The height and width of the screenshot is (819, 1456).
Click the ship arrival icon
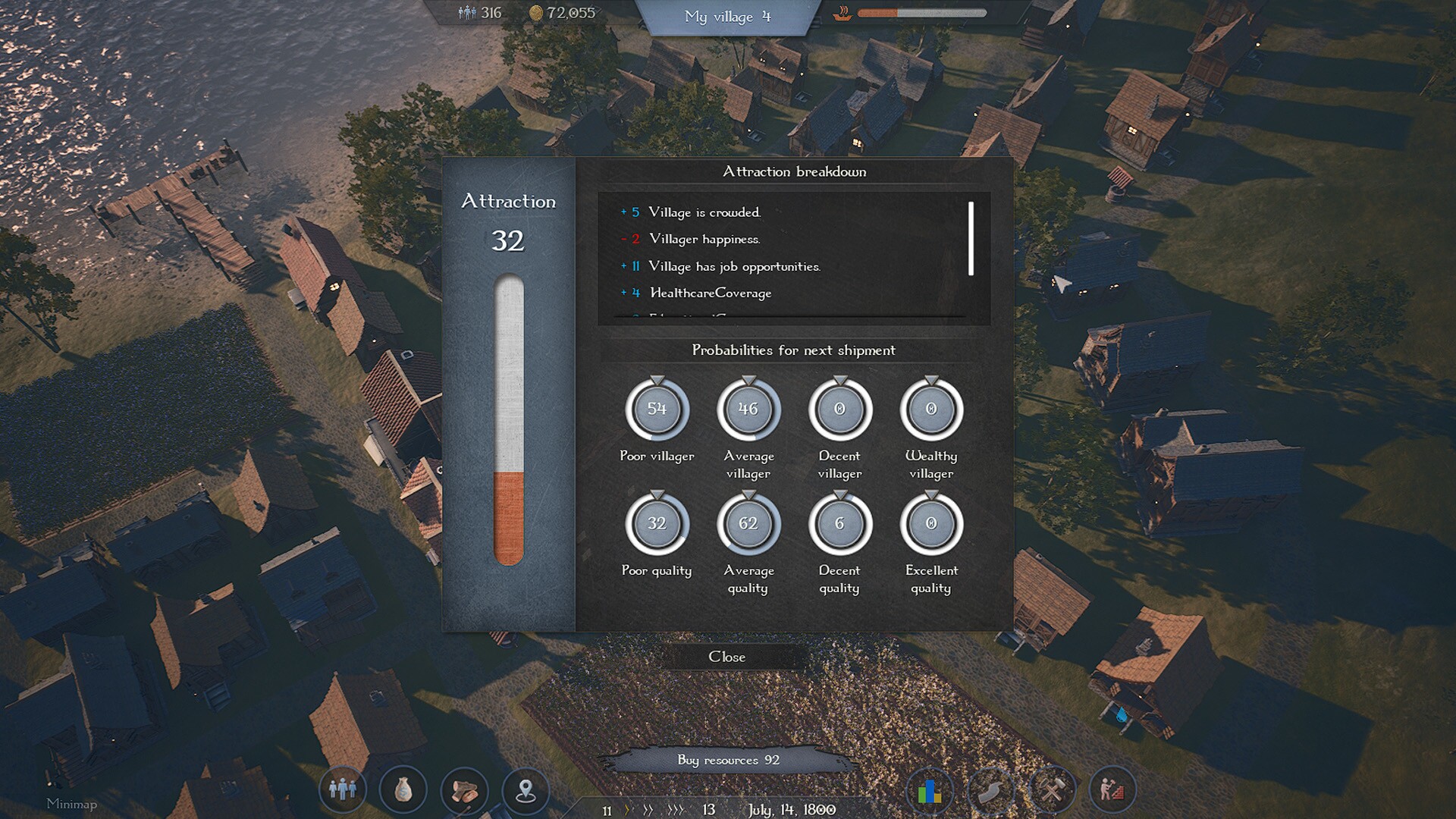click(843, 13)
